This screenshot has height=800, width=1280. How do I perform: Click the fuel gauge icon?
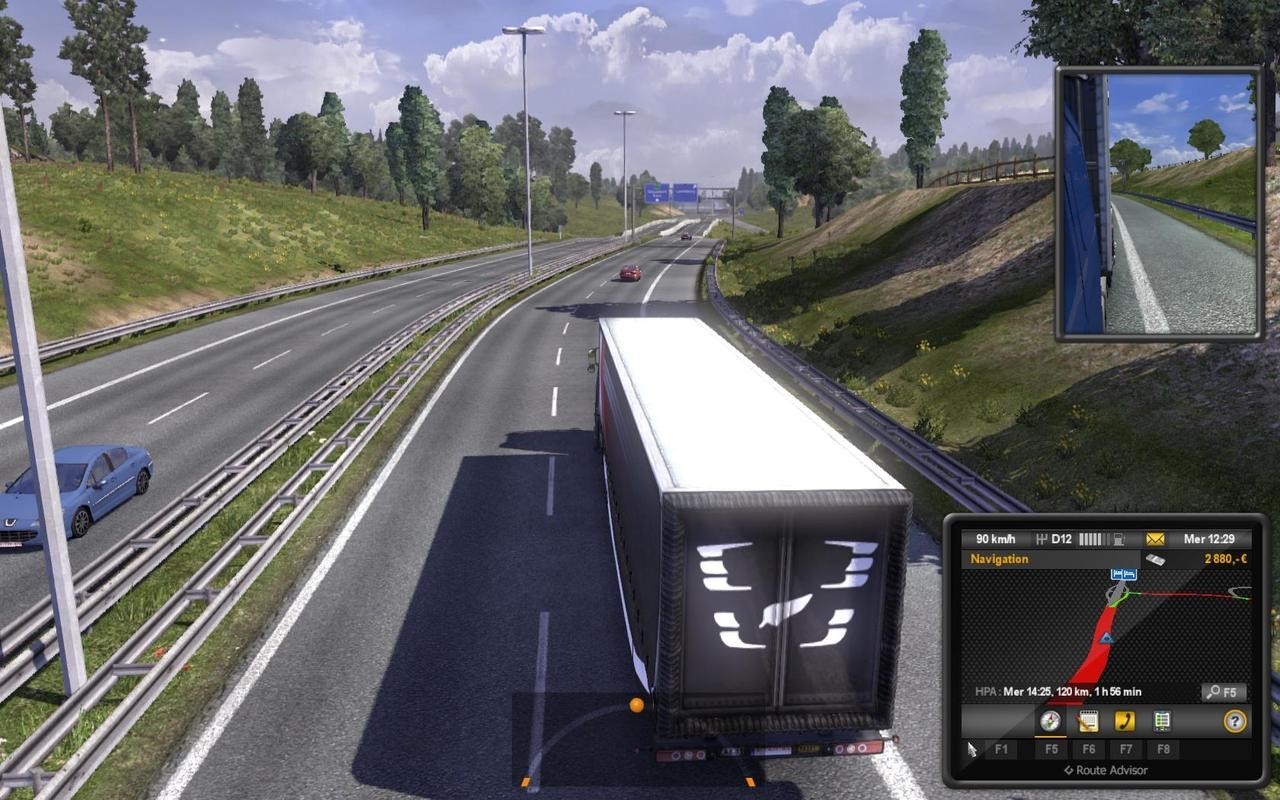pos(1118,537)
